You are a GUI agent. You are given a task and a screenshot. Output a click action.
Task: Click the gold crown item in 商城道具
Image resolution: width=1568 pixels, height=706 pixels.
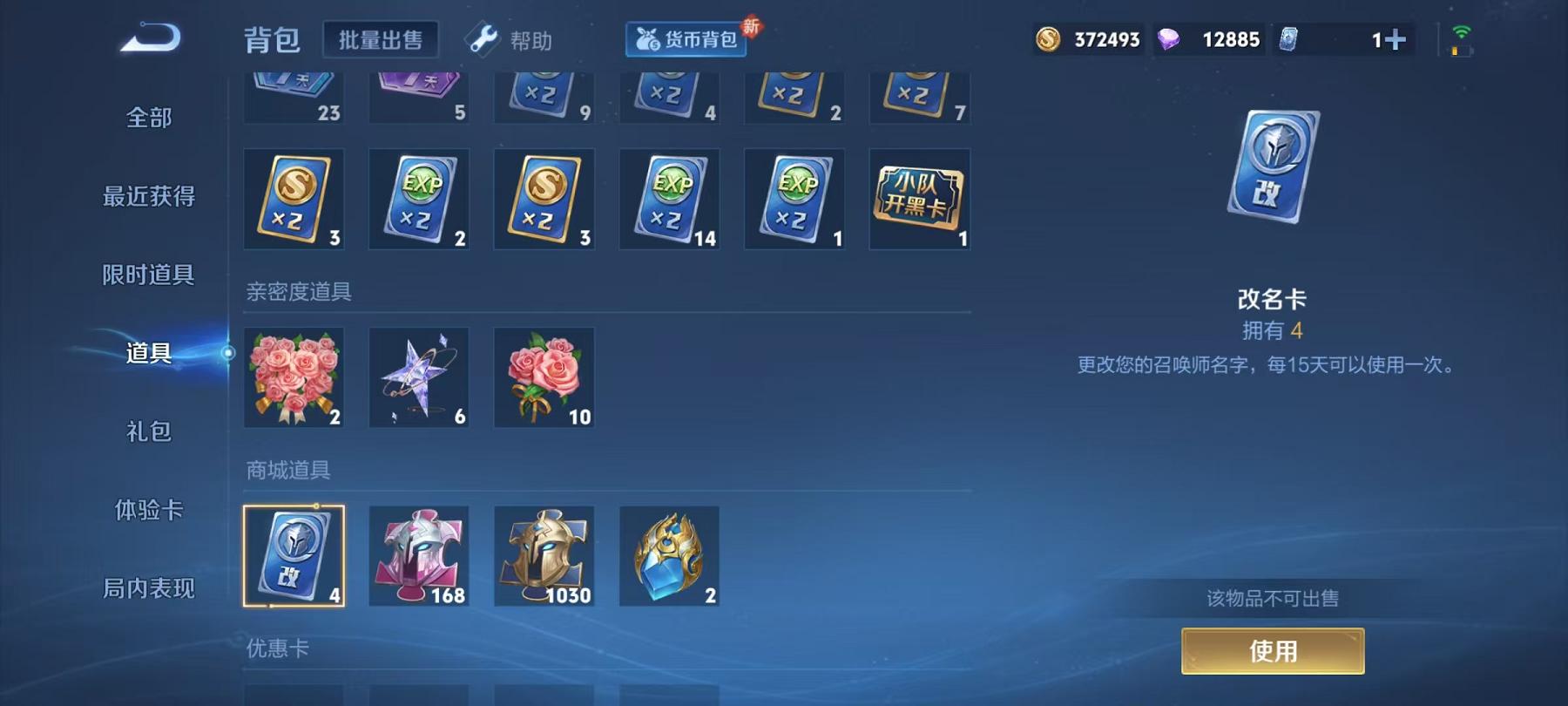(669, 555)
